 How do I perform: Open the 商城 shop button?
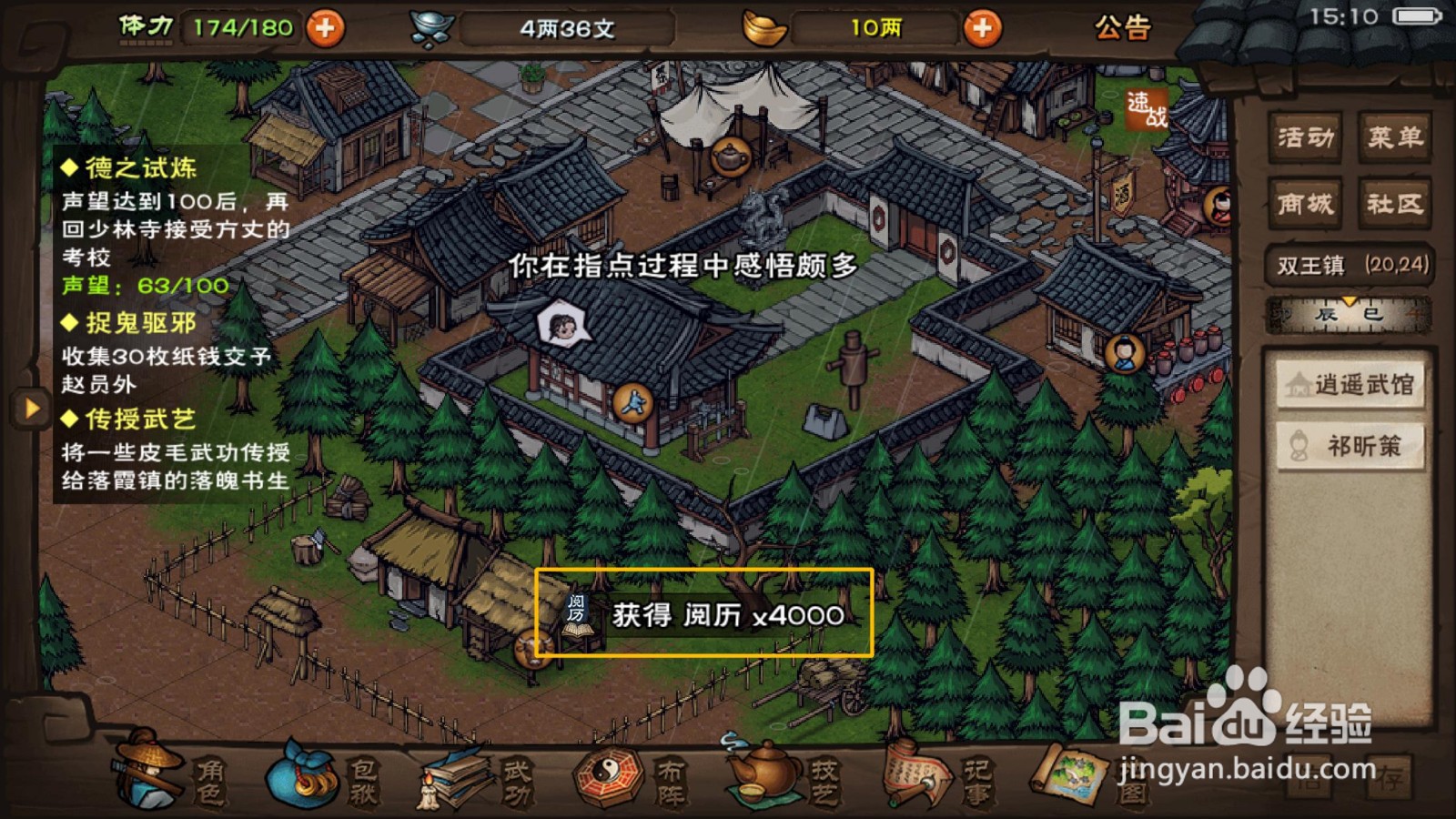pos(1303,205)
